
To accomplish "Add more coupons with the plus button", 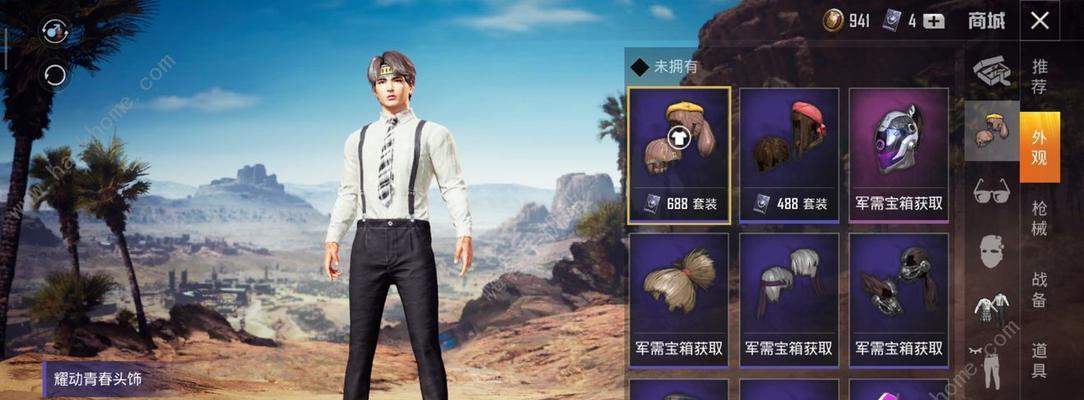I will tap(933, 21).
